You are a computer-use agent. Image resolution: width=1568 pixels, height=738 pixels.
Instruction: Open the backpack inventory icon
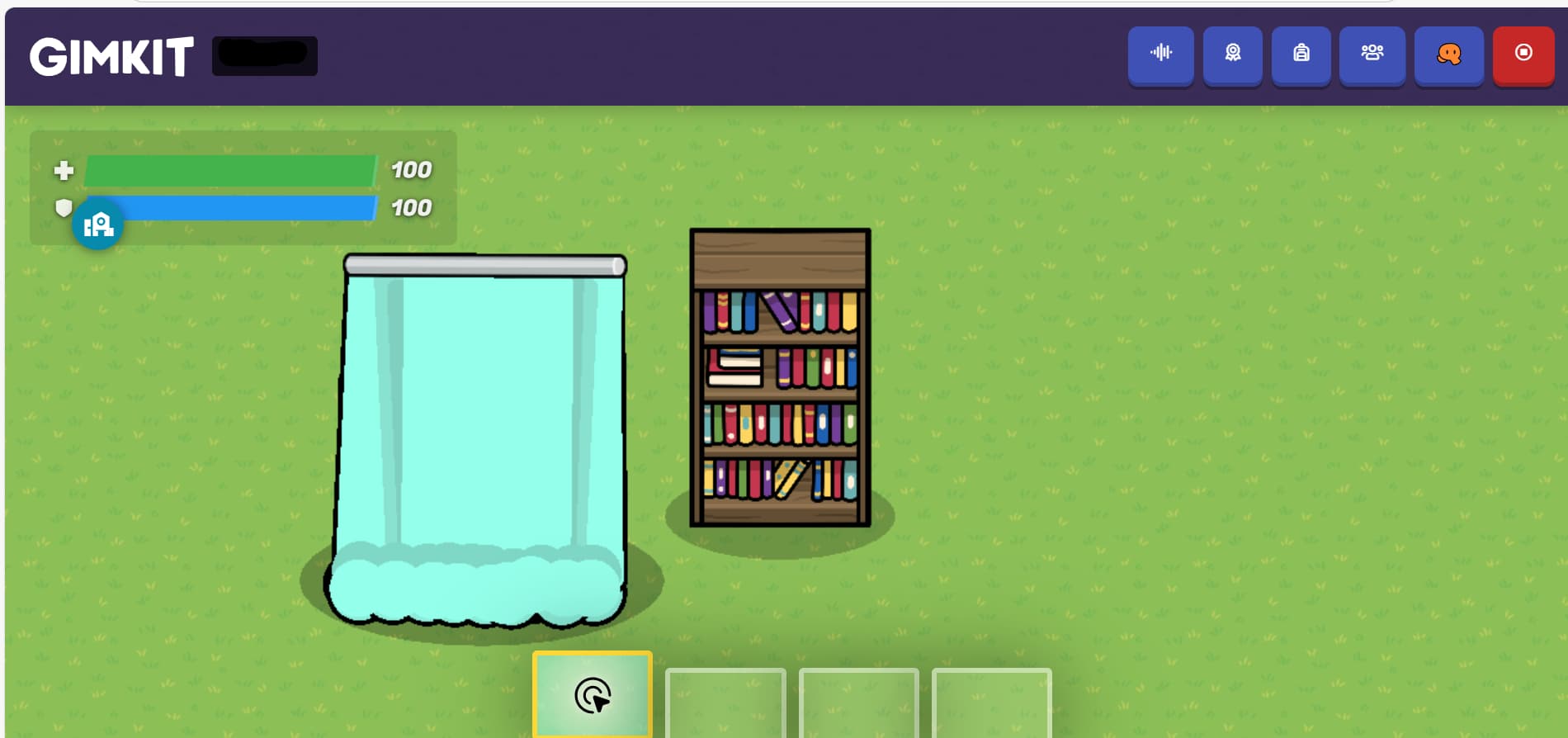pos(1302,55)
